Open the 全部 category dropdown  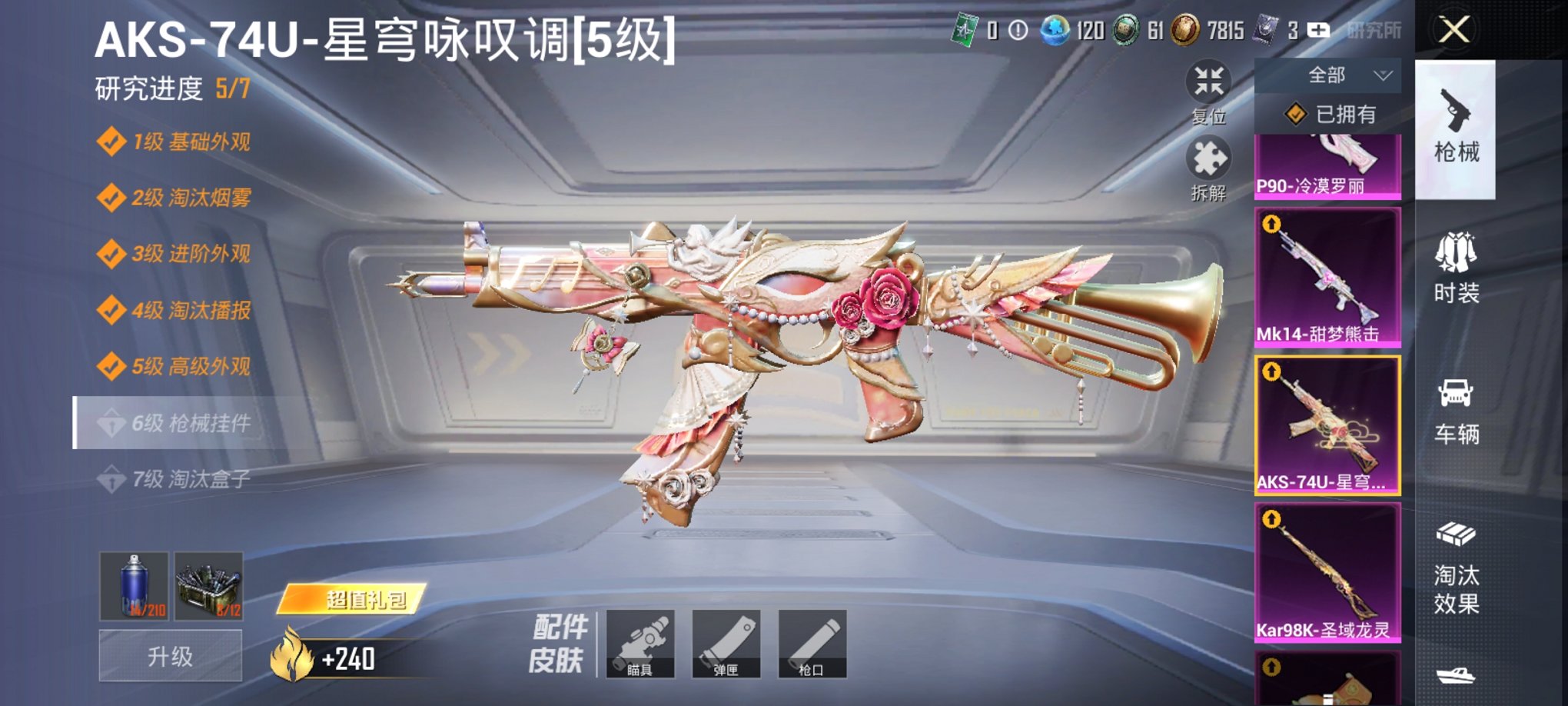pos(1326,75)
